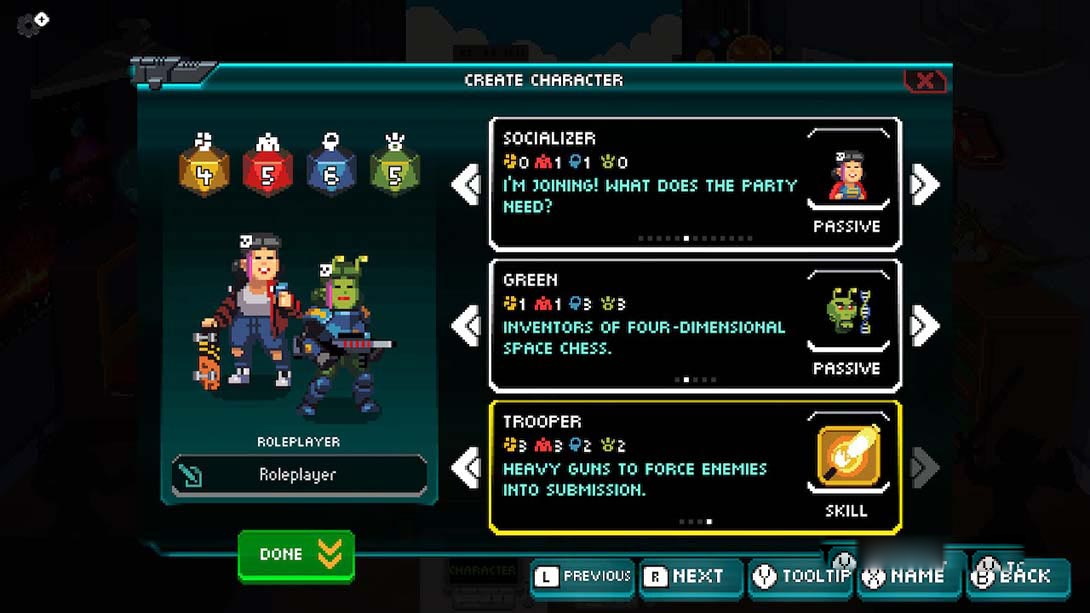The height and width of the screenshot is (613, 1090).
Task: Go Back from character creation
Action: click(x=1015, y=576)
